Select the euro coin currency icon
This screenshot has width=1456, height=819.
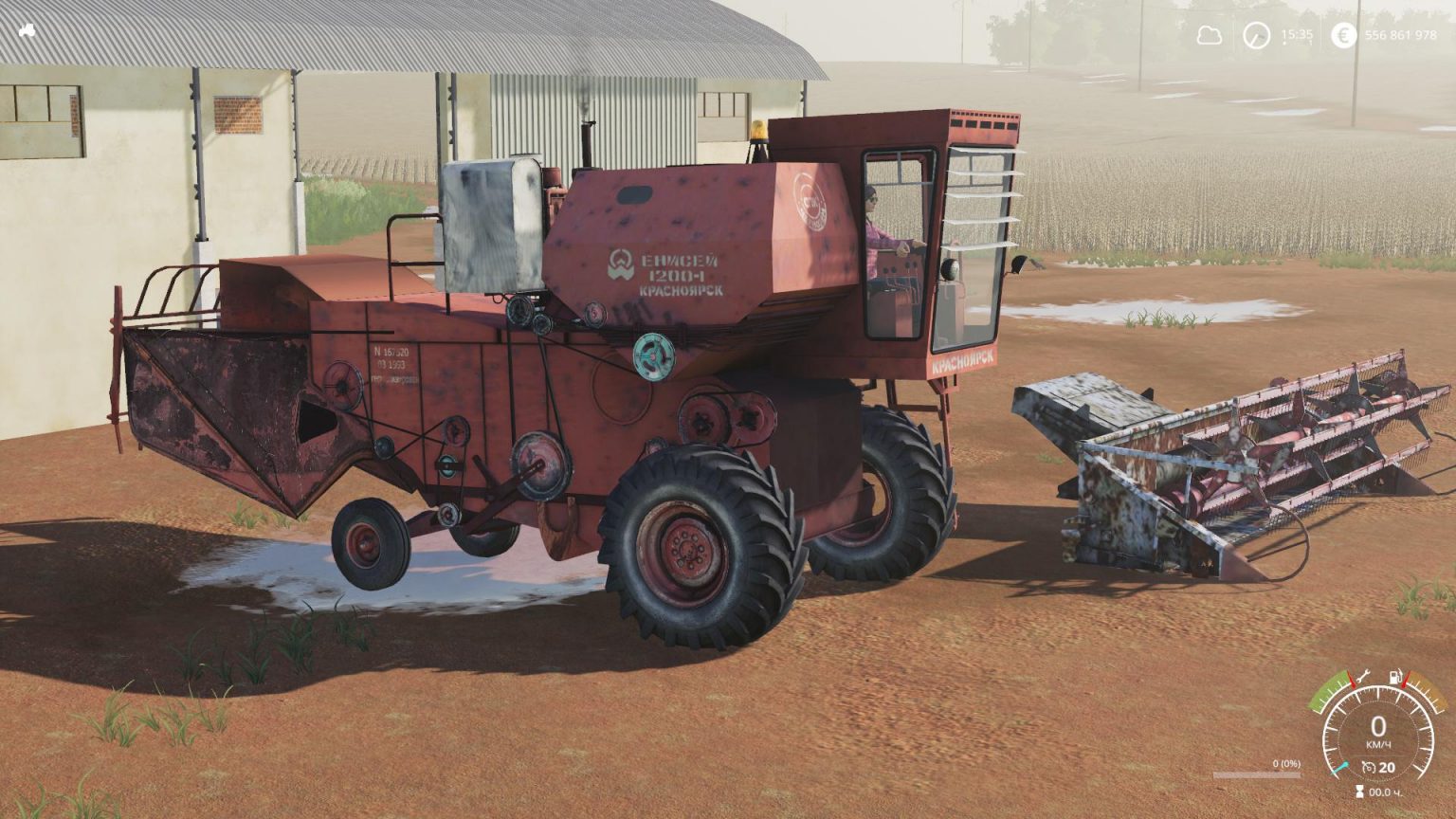1343,36
